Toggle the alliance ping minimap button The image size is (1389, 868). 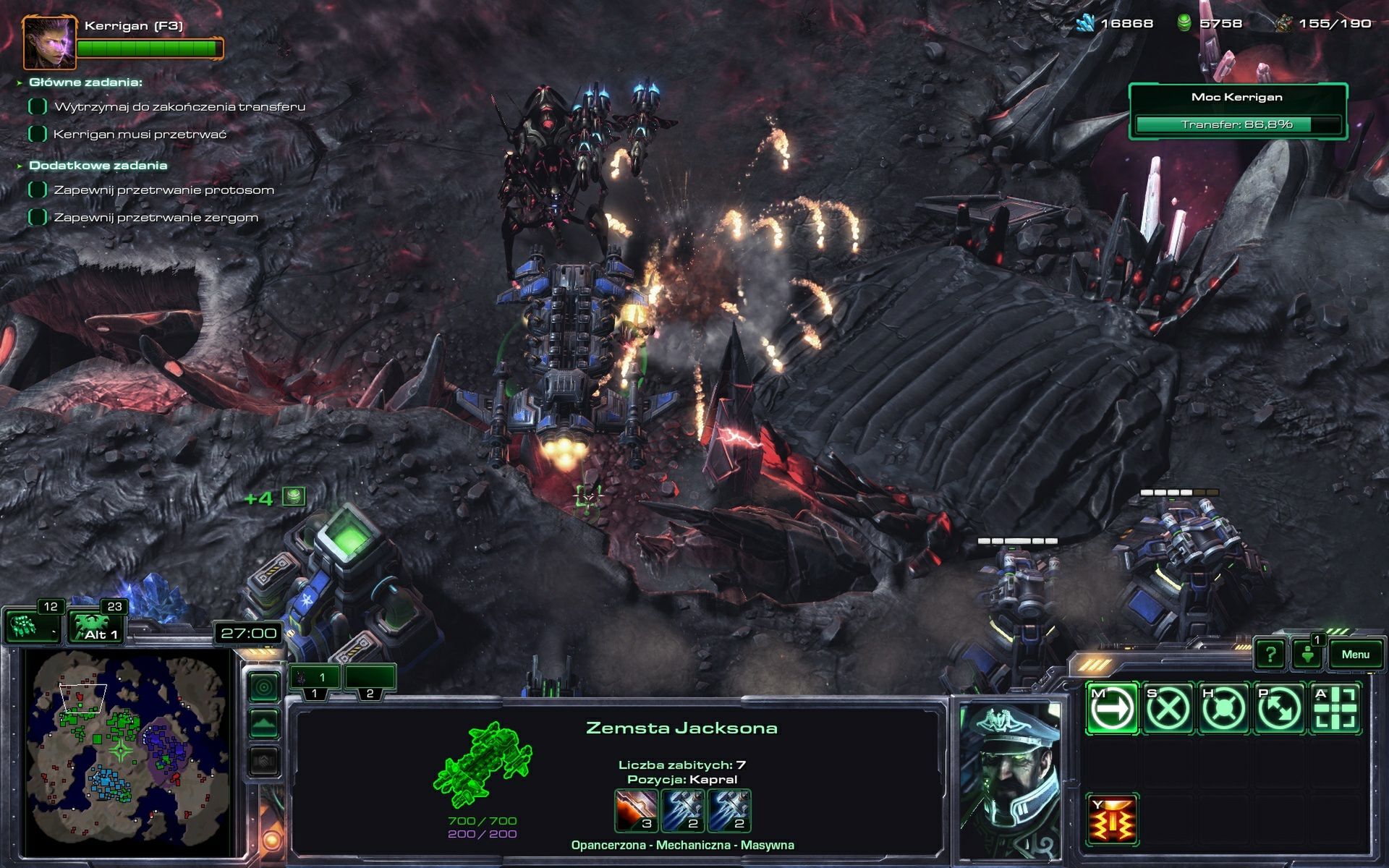pyautogui.click(x=265, y=758)
